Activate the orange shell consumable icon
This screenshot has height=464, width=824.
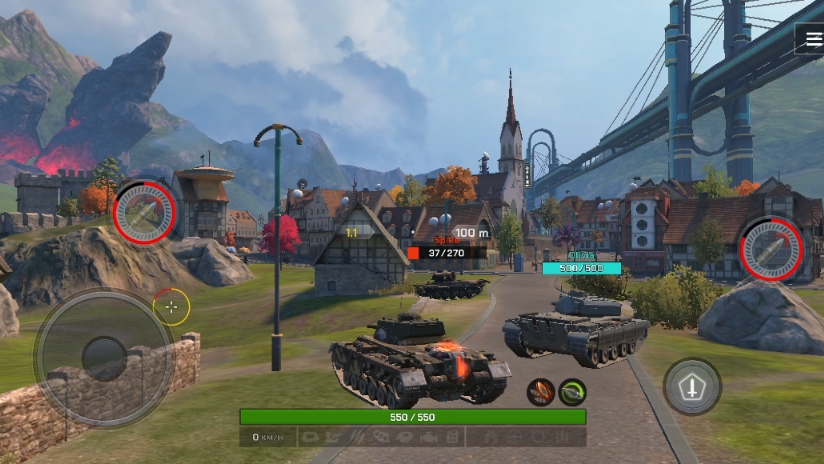541,392
